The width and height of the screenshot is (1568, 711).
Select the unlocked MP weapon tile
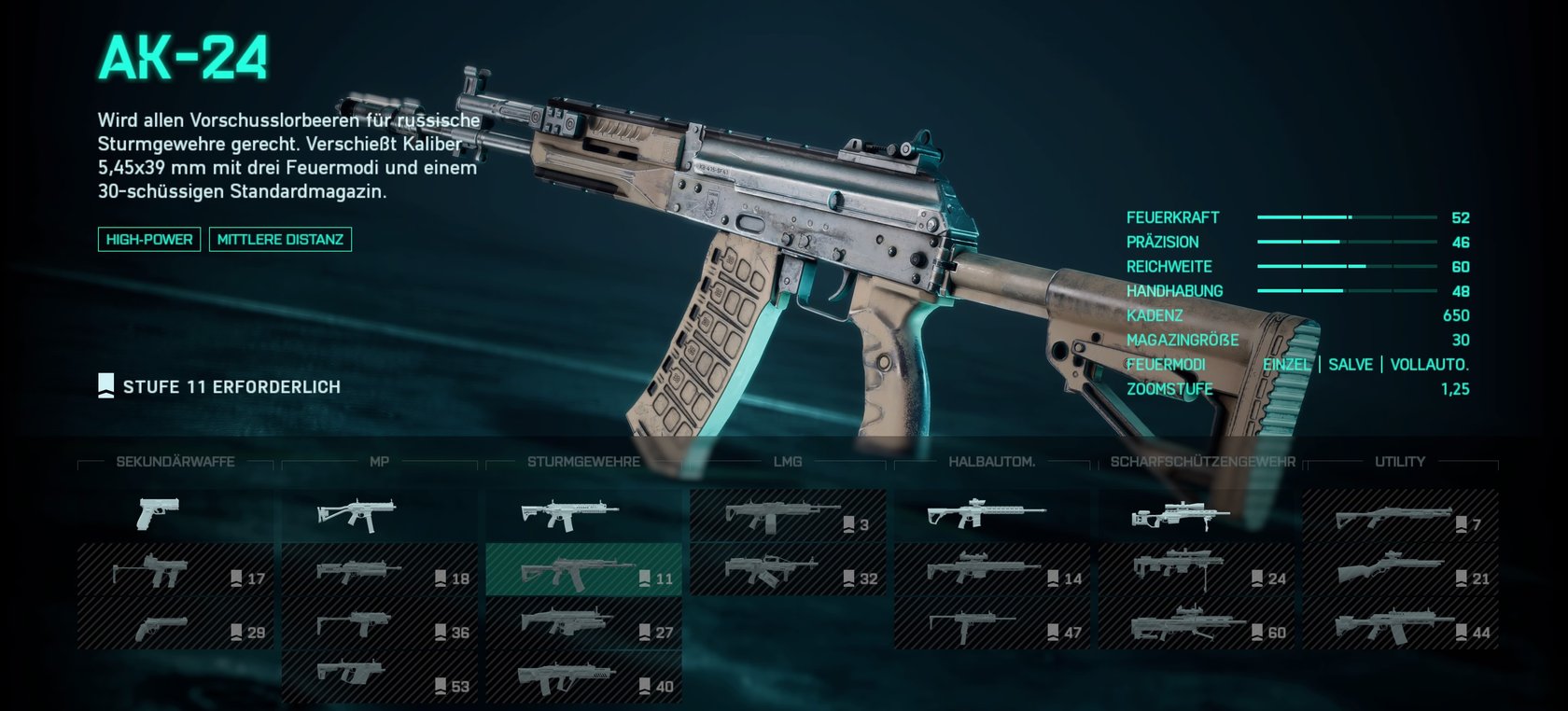tap(379, 514)
